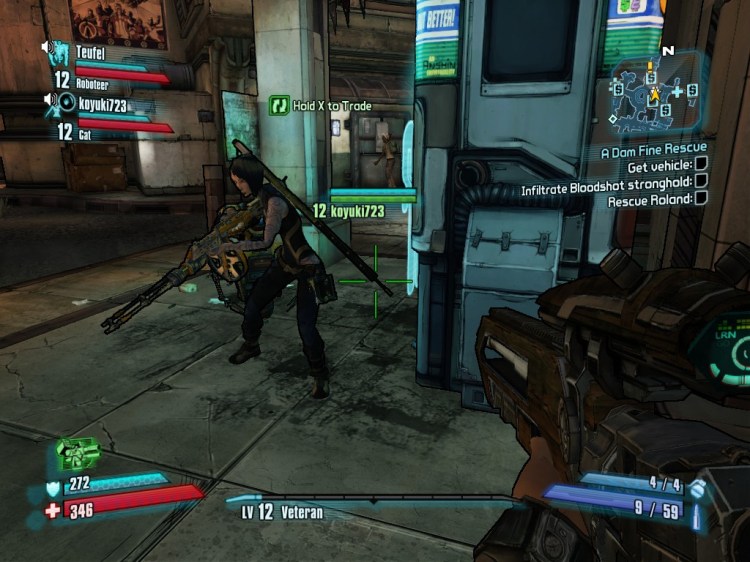Select koyuki723's row in the party list
Viewport: 750px width, 562px height.
click(x=103, y=103)
